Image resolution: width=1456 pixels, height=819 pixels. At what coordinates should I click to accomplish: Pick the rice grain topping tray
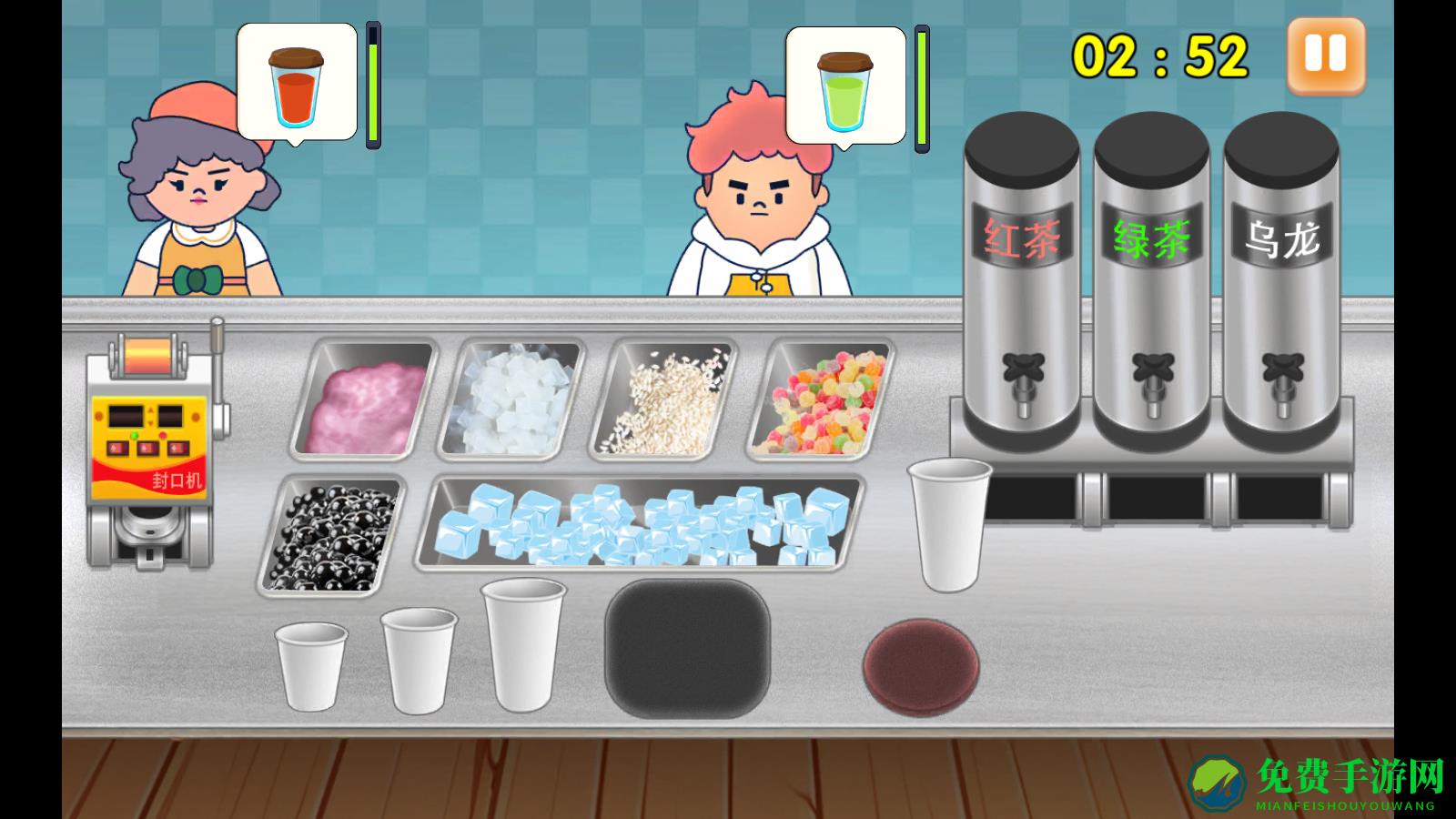[663, 400]
